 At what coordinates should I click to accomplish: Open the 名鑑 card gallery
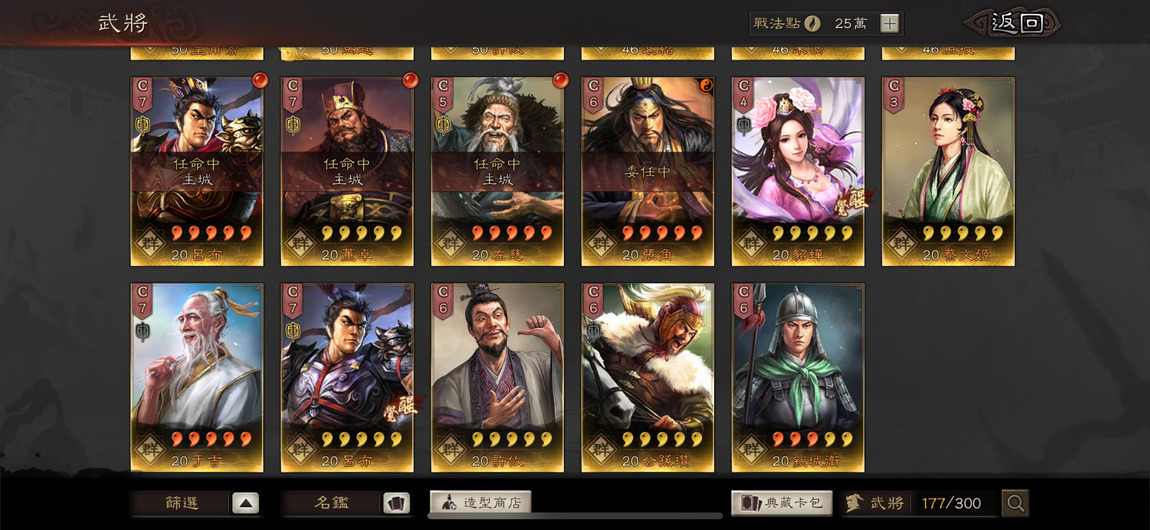tap(346, 503)
